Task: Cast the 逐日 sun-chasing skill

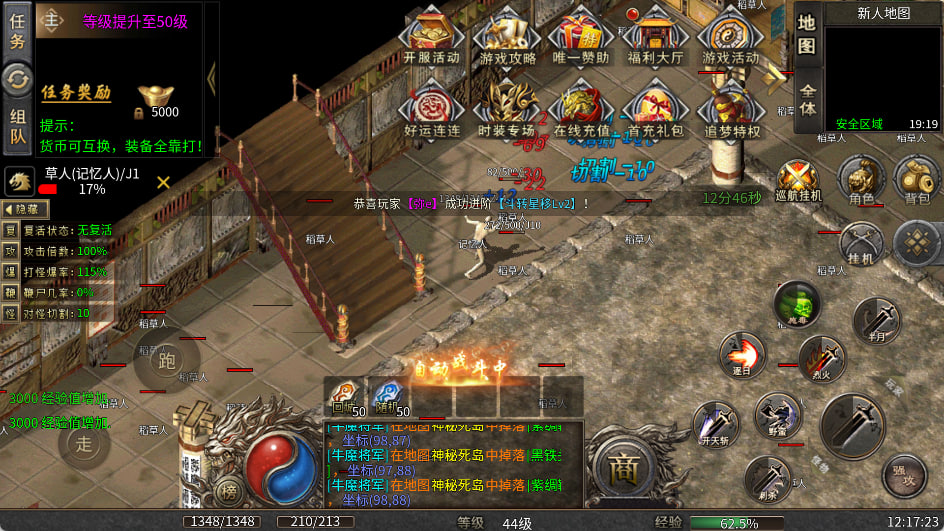Action: coord(742,356)
